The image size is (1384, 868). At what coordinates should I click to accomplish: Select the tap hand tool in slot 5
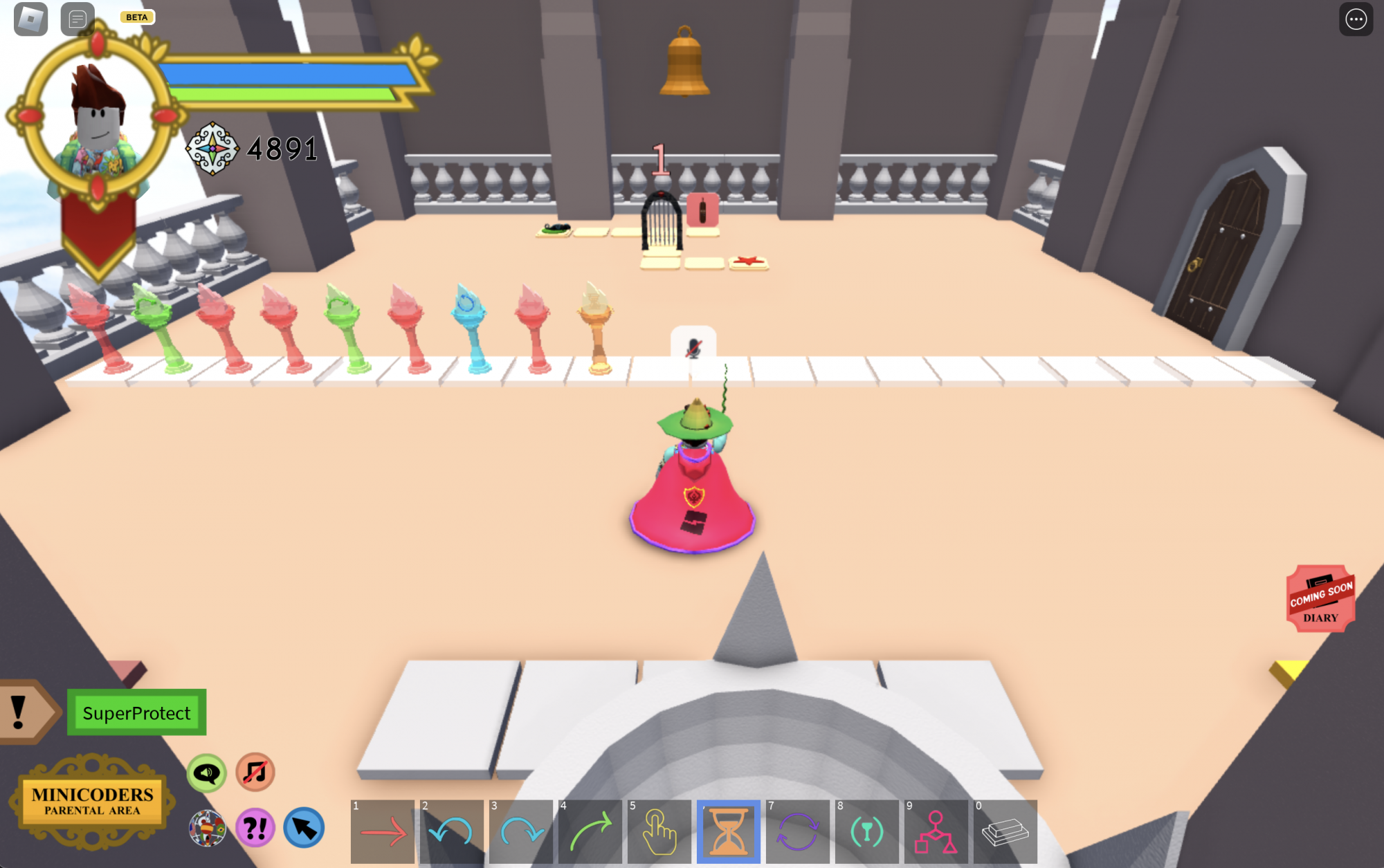[659, 831]
